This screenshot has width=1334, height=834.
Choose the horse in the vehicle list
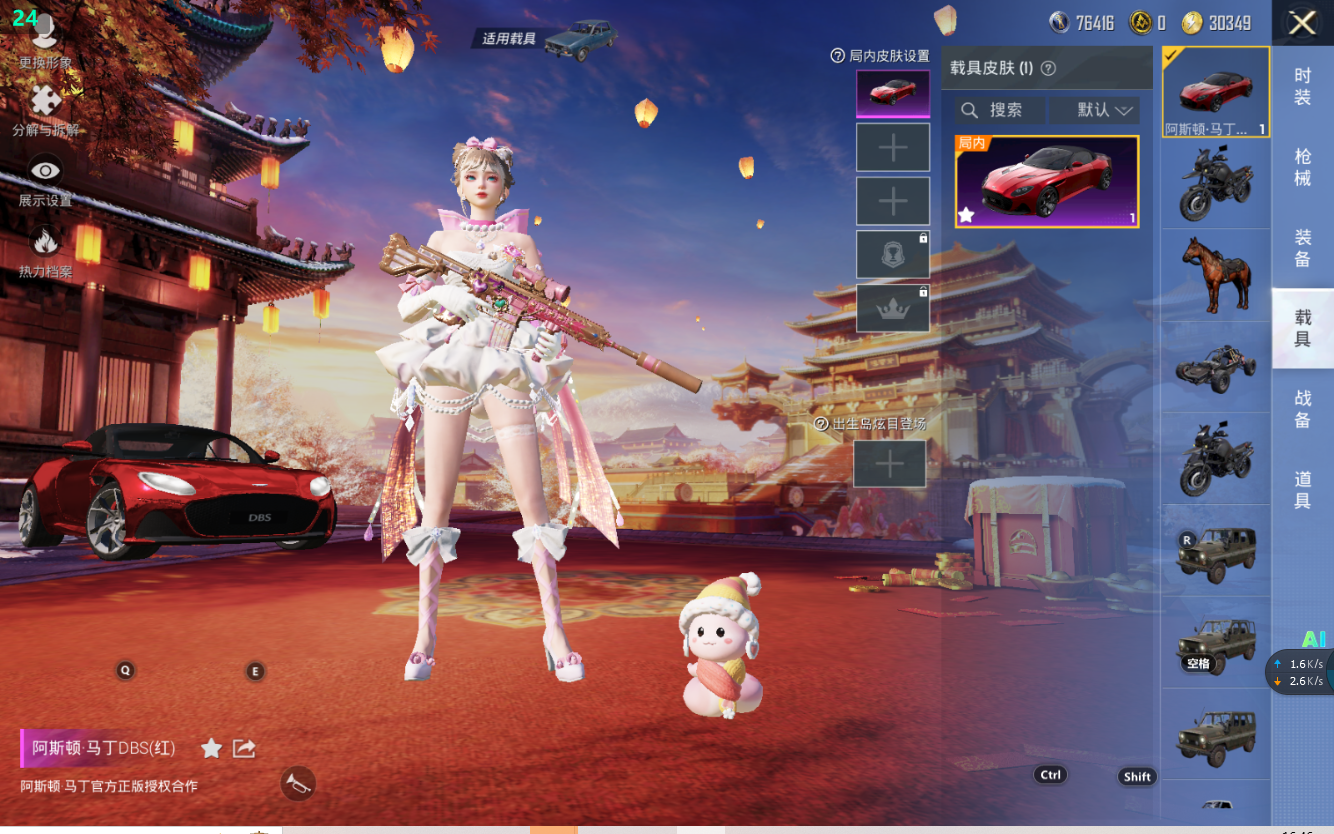[x=1215, y=275]
